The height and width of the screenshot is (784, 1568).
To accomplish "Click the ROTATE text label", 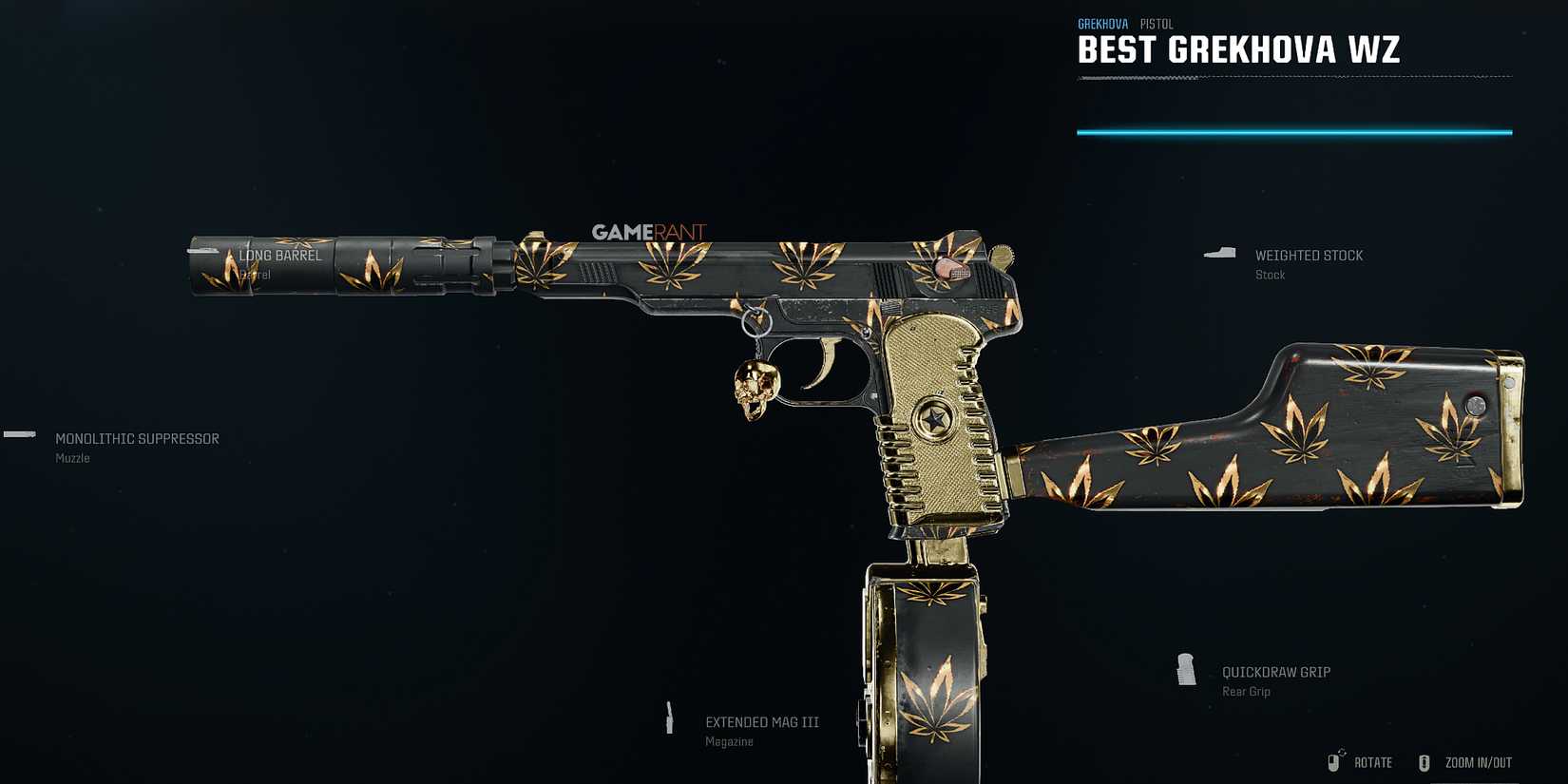I will [1373, 761].
